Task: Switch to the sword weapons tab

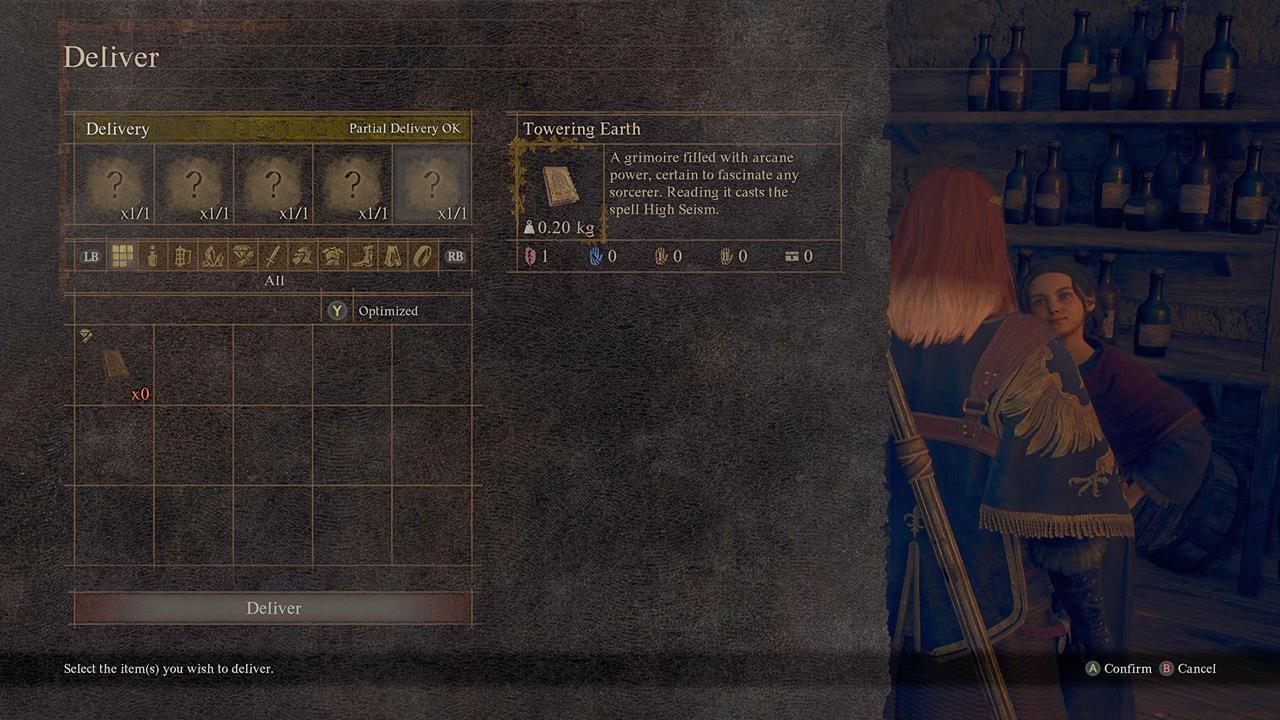Action: [x=272, y=256]
